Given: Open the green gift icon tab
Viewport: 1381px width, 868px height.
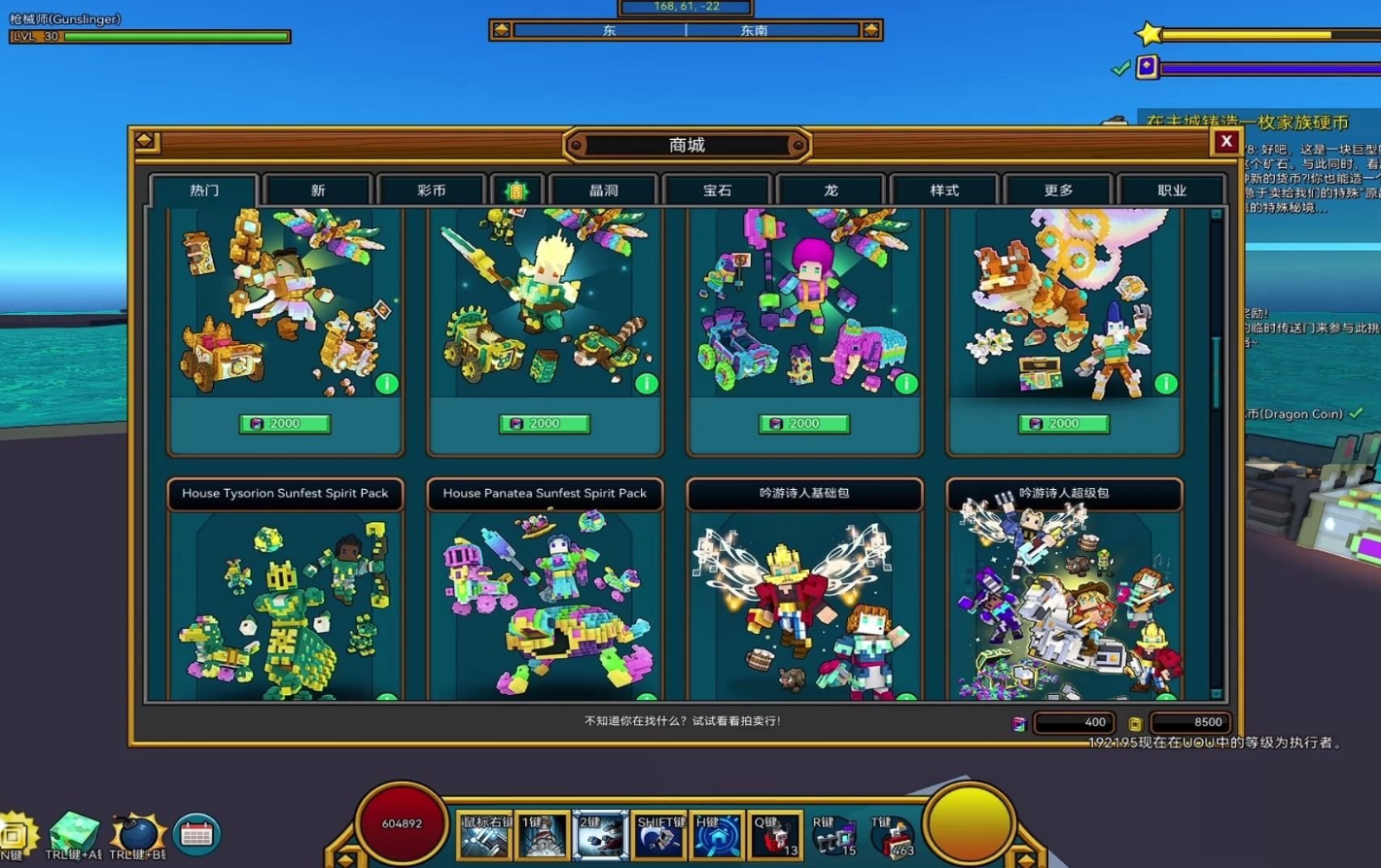Looking at the screenshot, I should tap(516, 191).
